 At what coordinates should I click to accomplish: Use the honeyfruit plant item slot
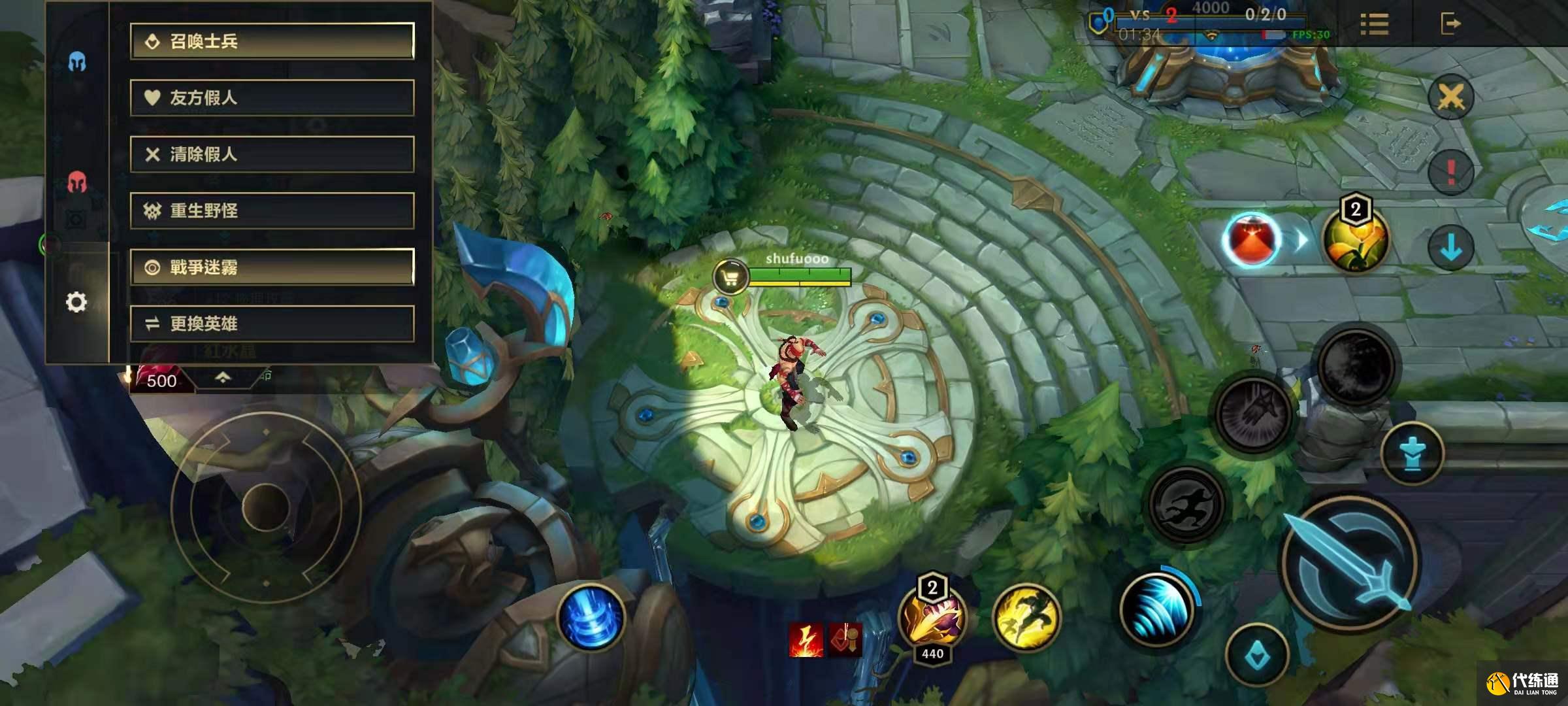click(x=1355, y=239)
